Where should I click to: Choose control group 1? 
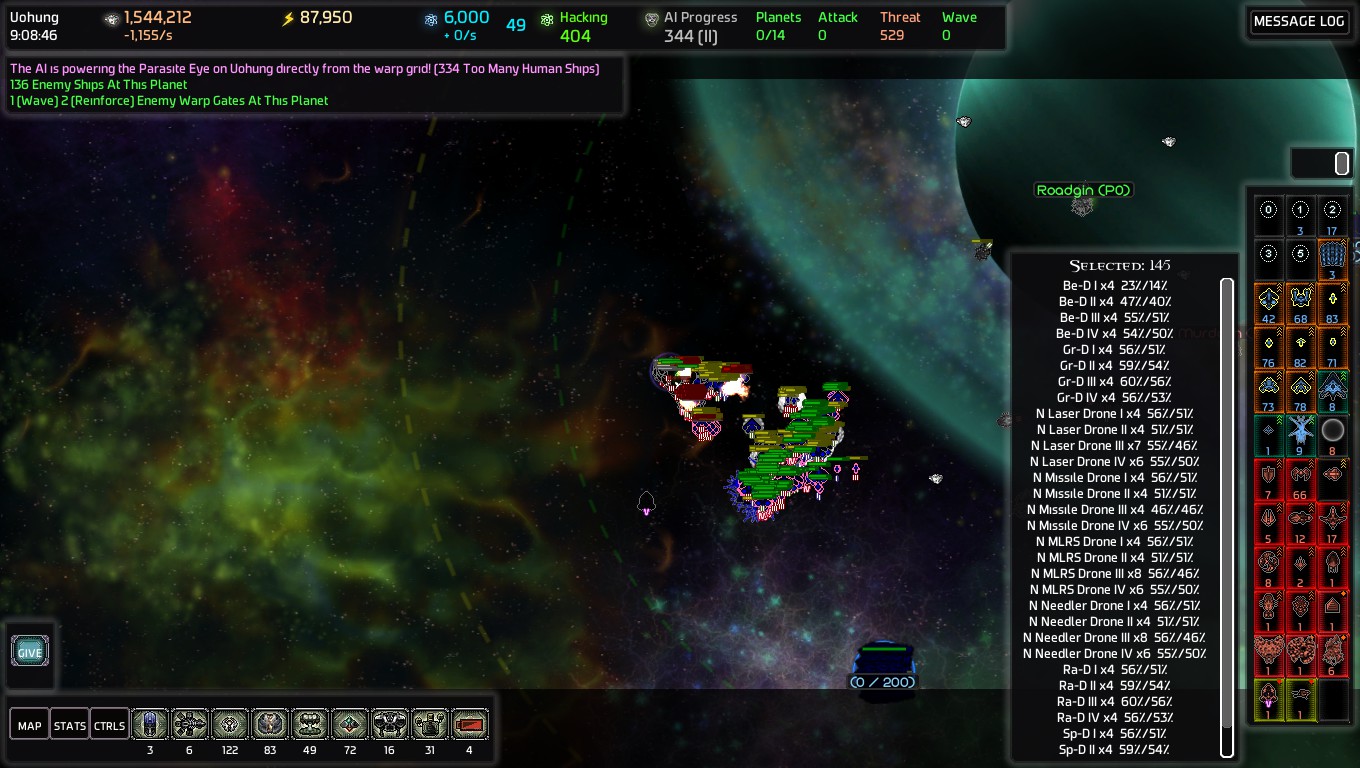point(1300,210)
